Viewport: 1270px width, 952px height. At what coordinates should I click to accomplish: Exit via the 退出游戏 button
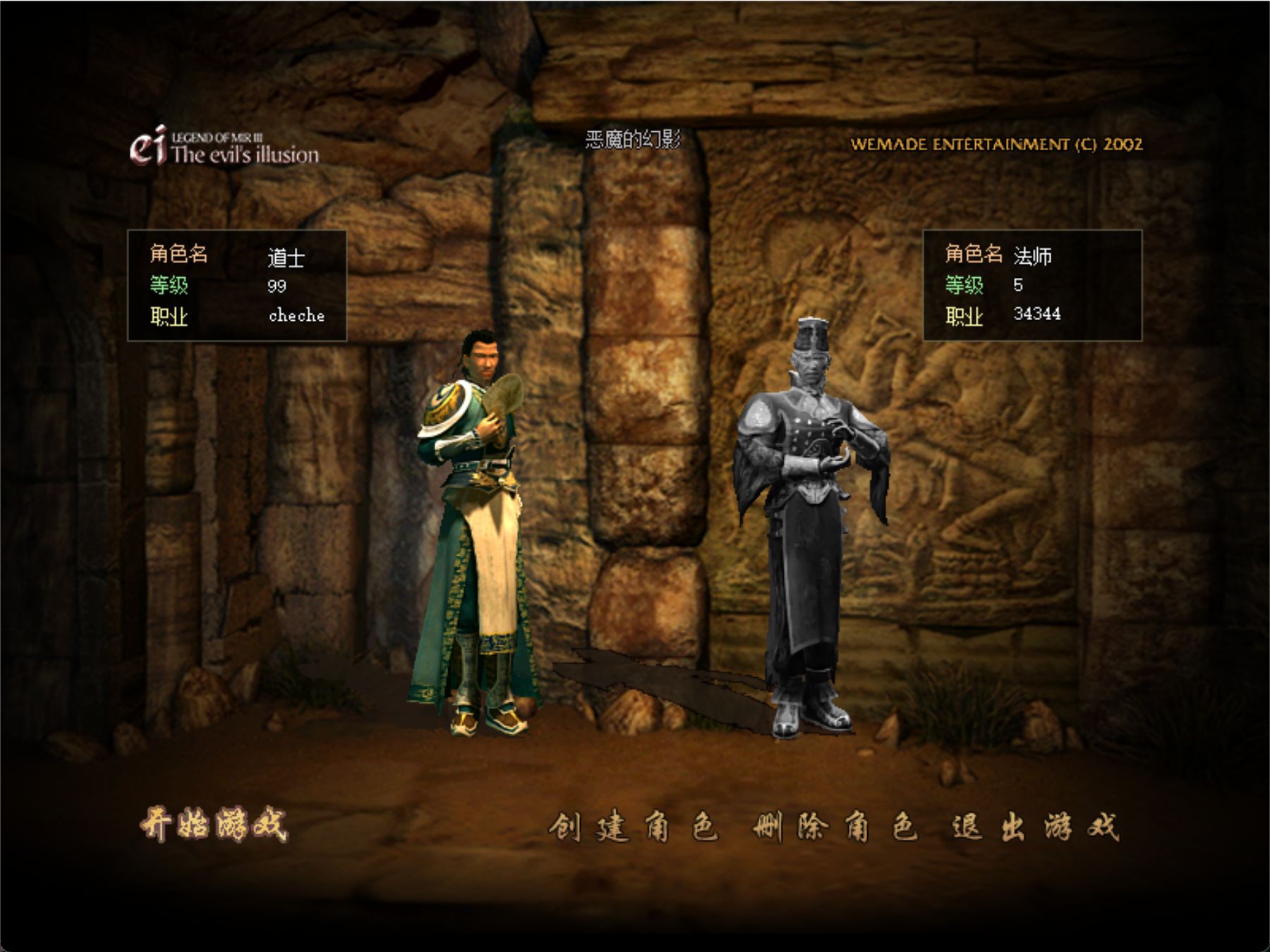[x=1034, y=826]
